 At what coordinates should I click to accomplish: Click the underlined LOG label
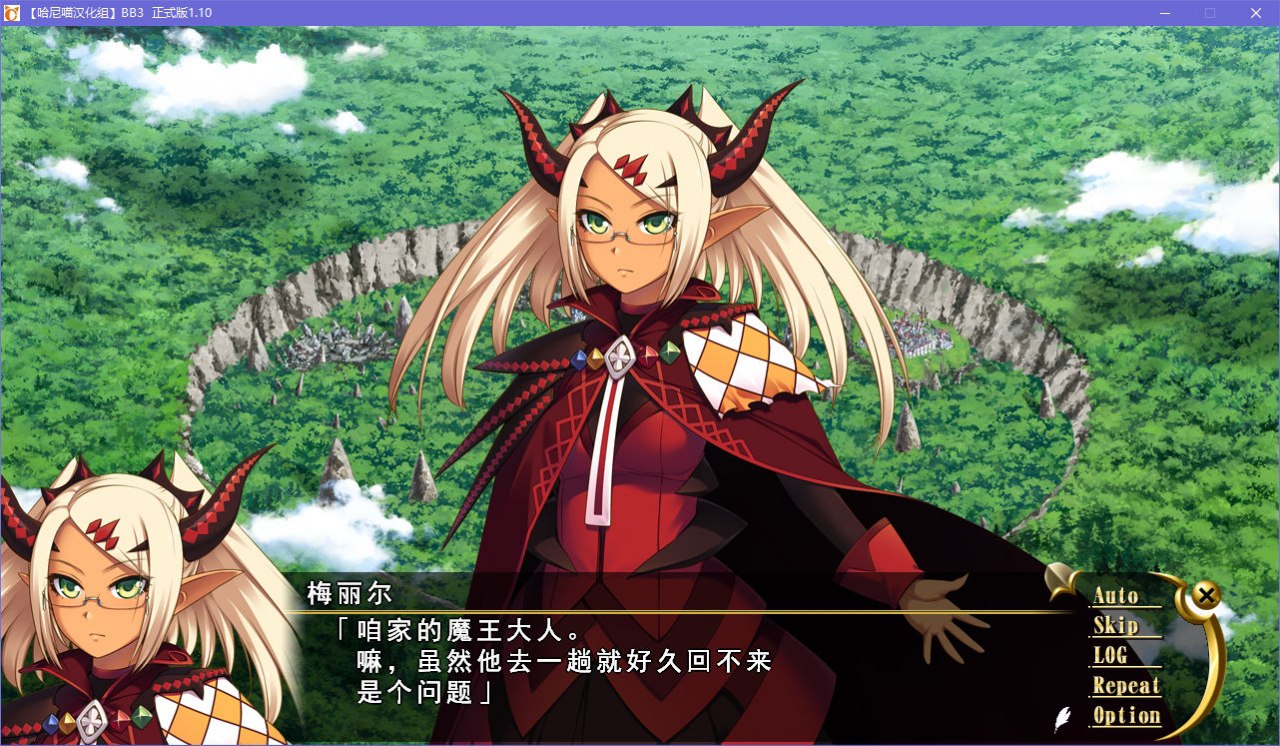tap(1110, 656)
